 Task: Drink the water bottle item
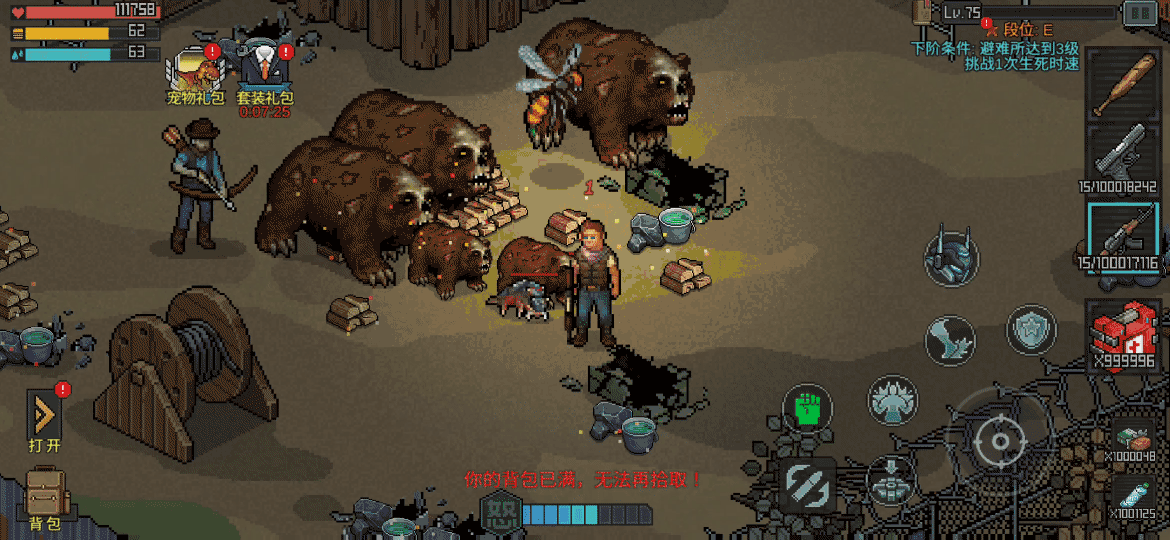(x=1134, y=496)
